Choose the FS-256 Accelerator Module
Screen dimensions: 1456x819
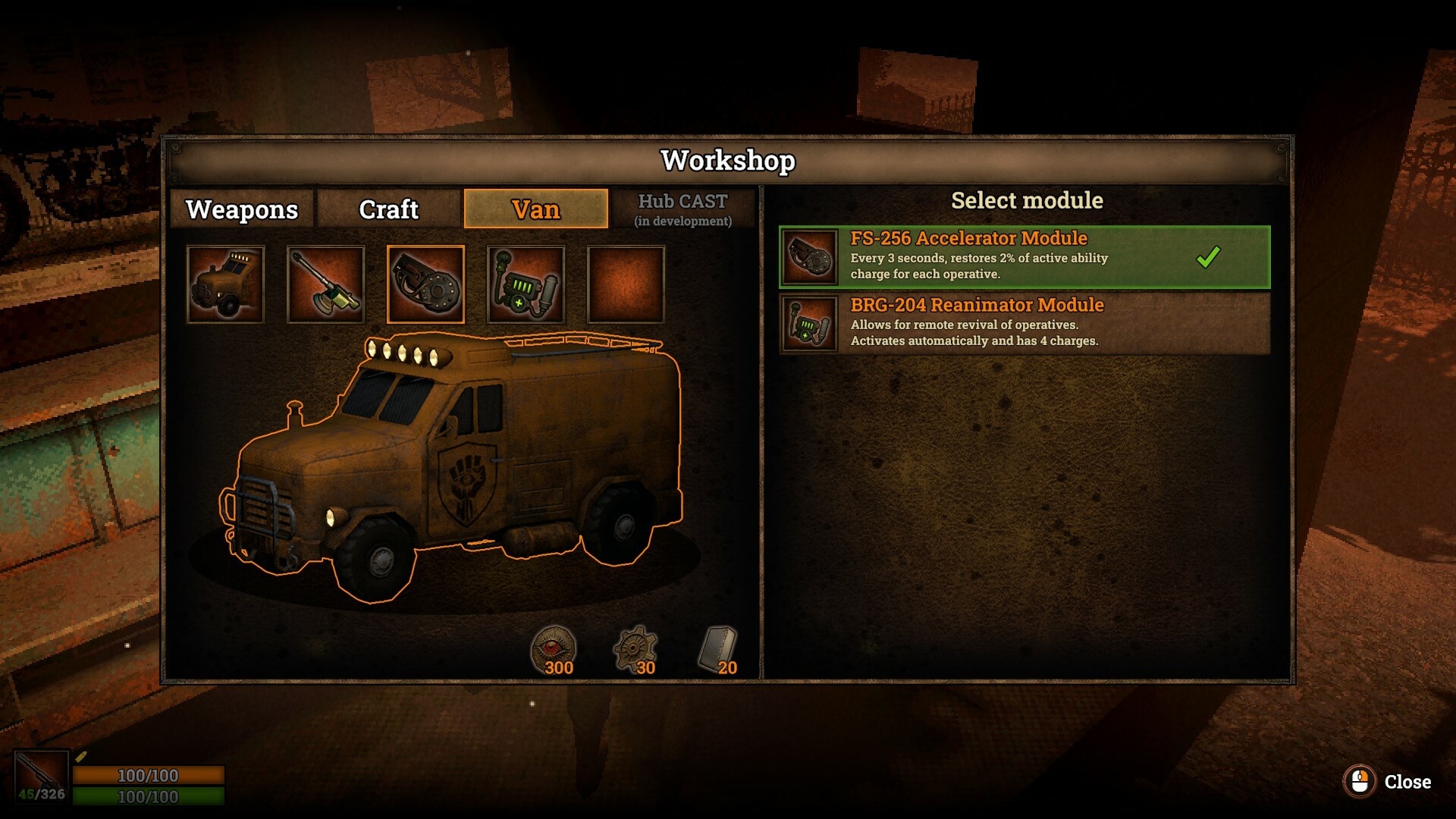pos(1024,256)
